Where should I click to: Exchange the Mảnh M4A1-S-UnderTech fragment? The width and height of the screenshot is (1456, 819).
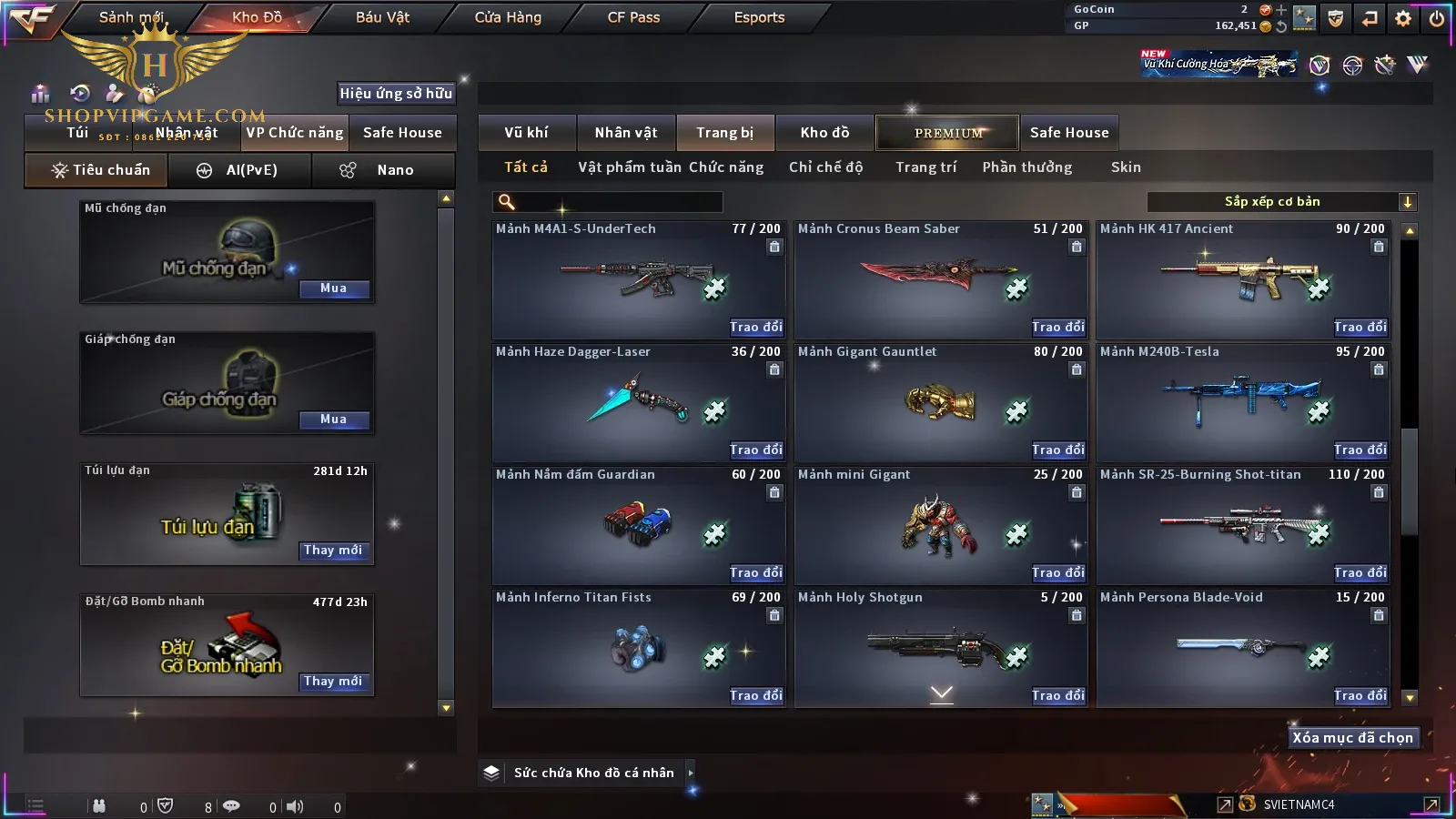pyautogui.click(x=755, y=327)
